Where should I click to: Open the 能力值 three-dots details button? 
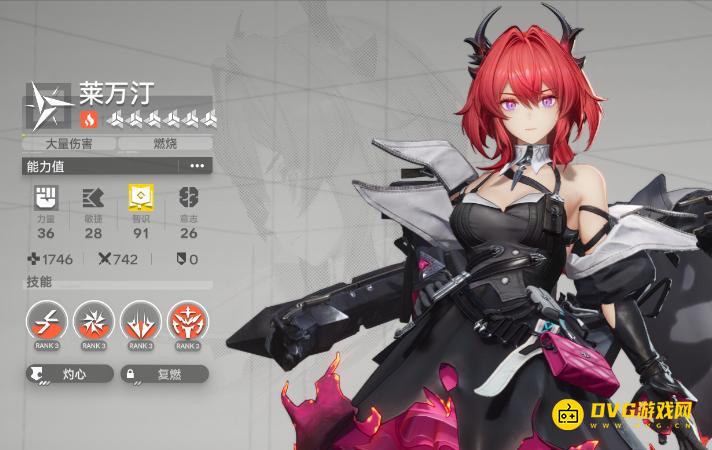196,166
